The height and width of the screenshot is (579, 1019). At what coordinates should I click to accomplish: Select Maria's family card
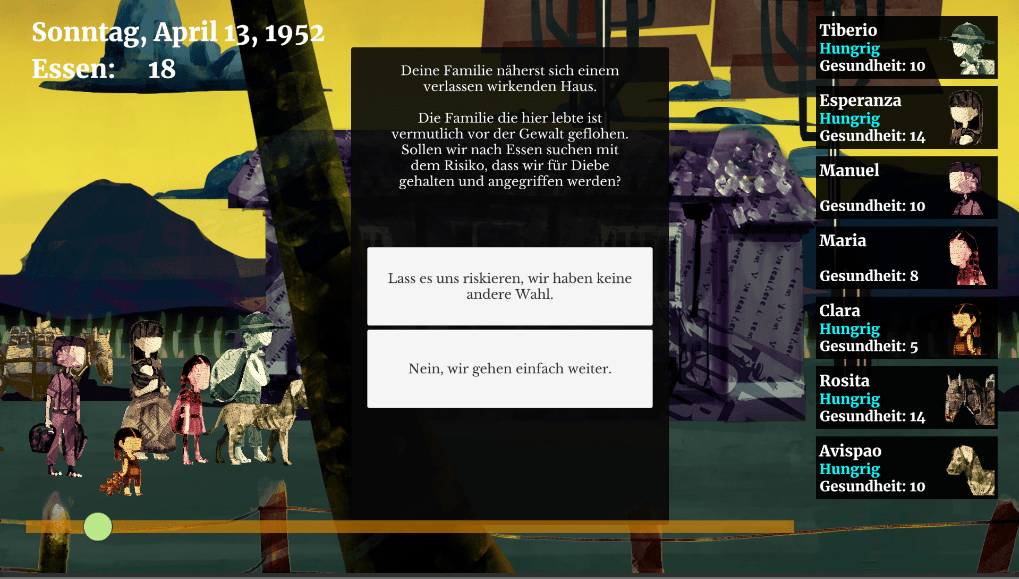tap(906, 258)
